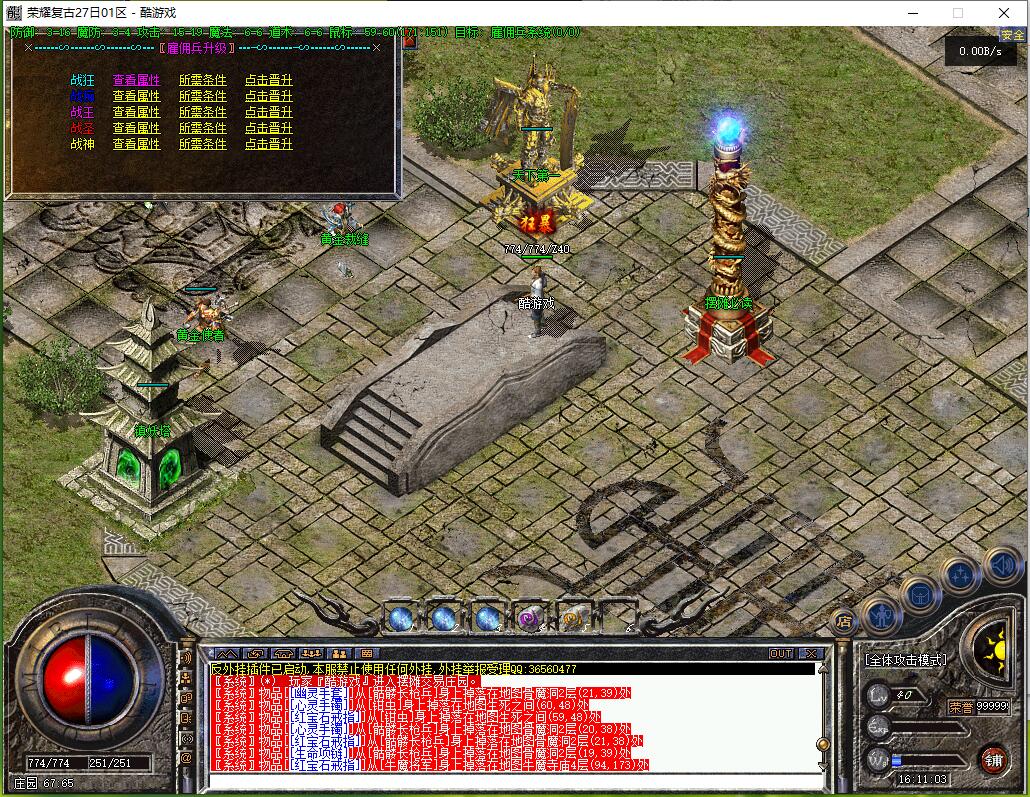Screen dimensions: 1030x797
Task: Toggle sound with the speaker button
Action: click(1000, 566)
